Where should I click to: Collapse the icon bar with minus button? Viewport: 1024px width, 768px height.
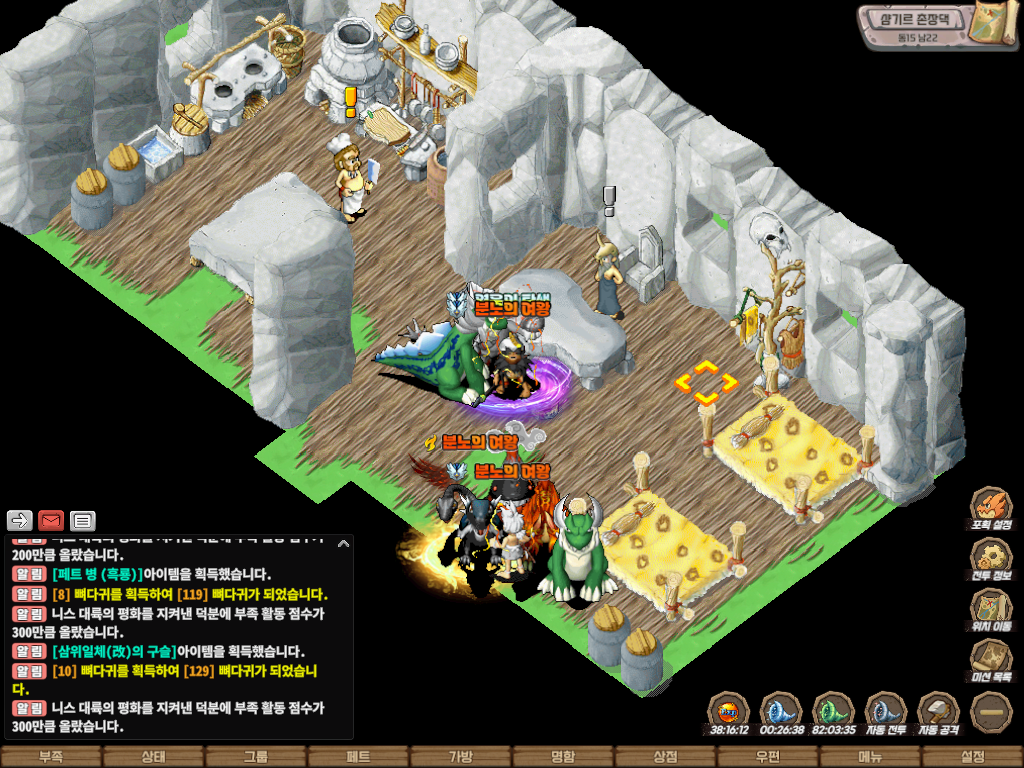click(991, 711)
